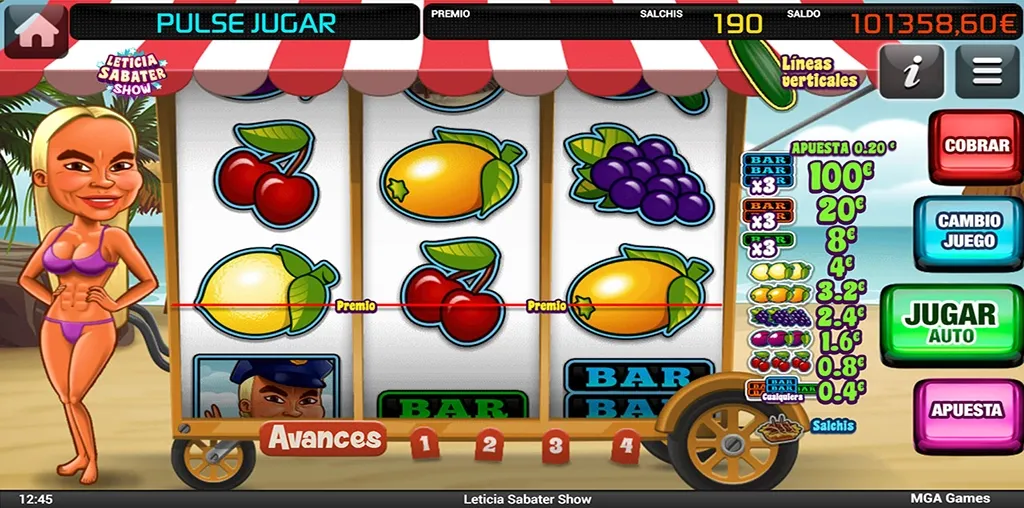This screenshot has height=508, width=1024.
Task: Click the Avances label button
Action: click(324, 438)
